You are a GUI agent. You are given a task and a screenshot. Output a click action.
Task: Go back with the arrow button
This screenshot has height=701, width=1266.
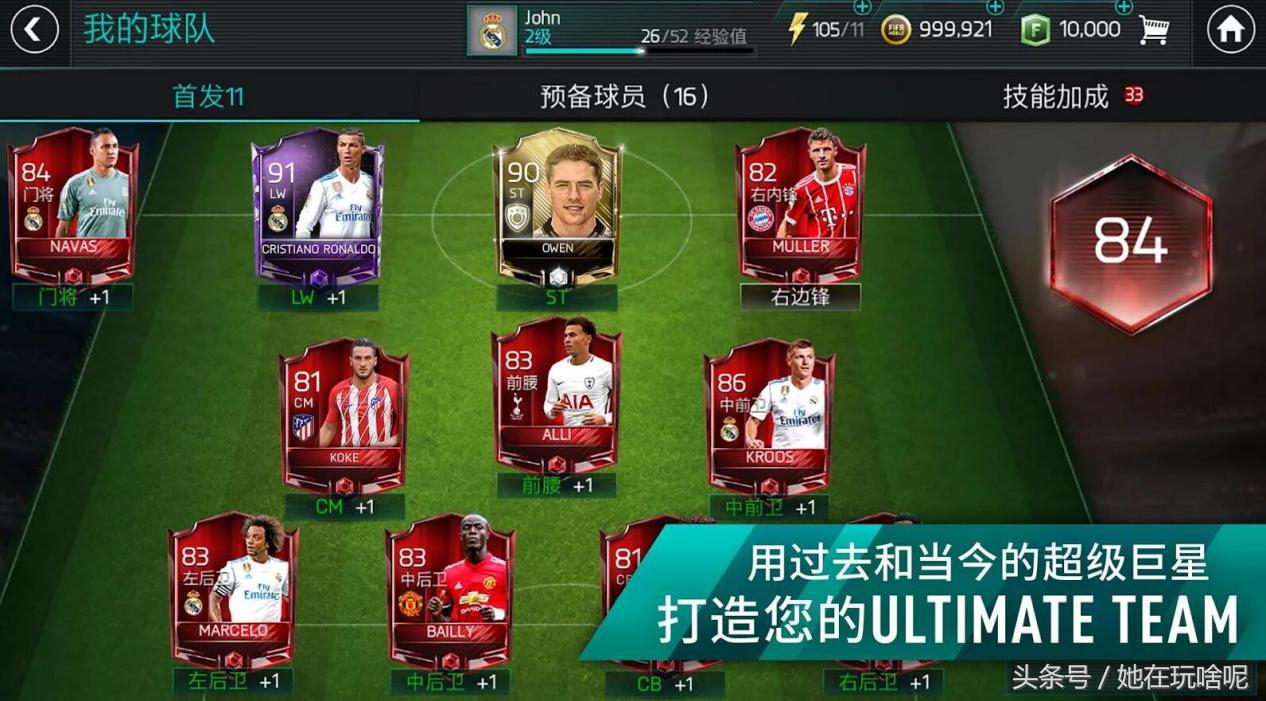point(34,31)
